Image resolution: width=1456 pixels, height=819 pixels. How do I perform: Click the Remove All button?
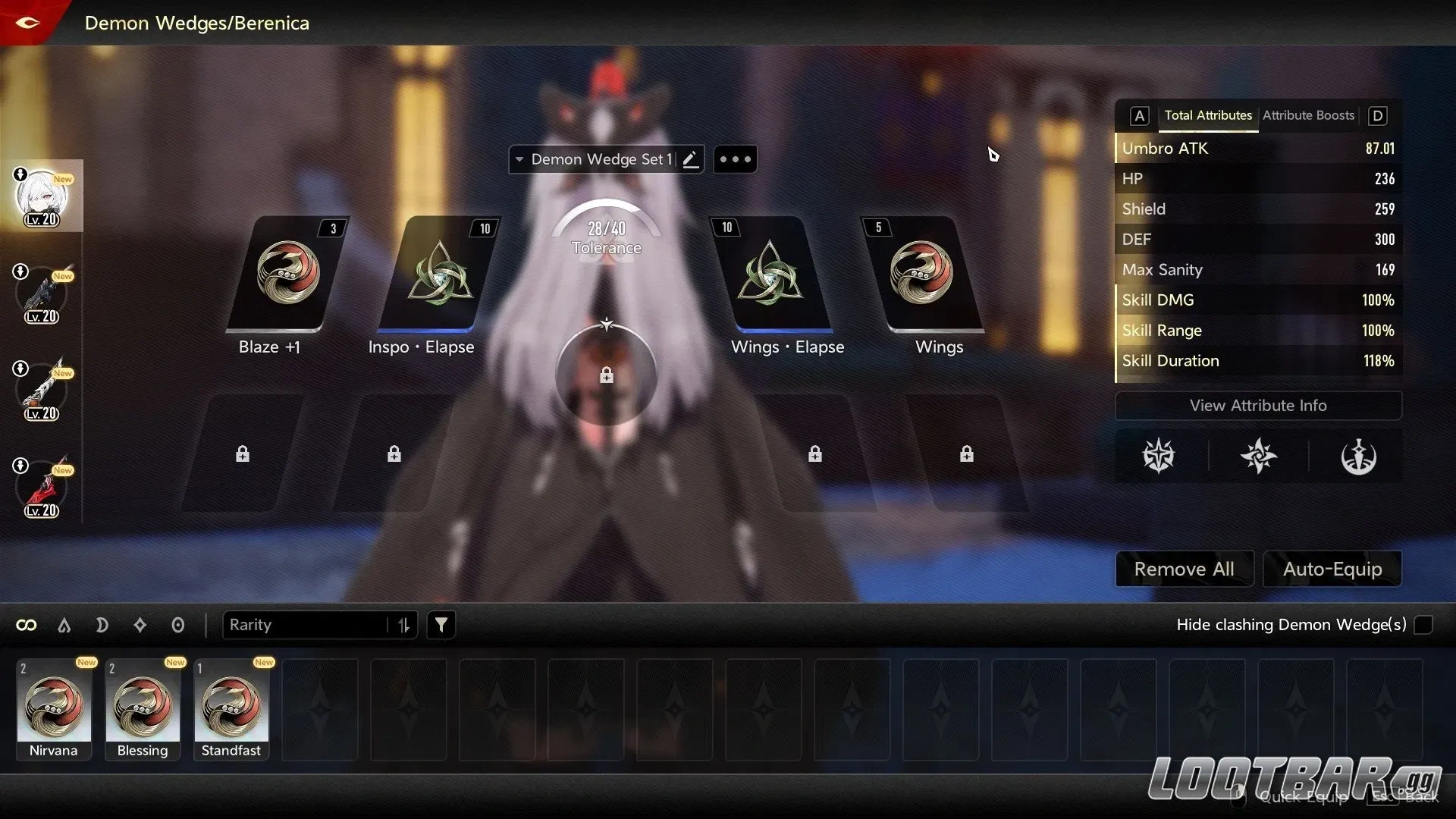coord(1184,569)
